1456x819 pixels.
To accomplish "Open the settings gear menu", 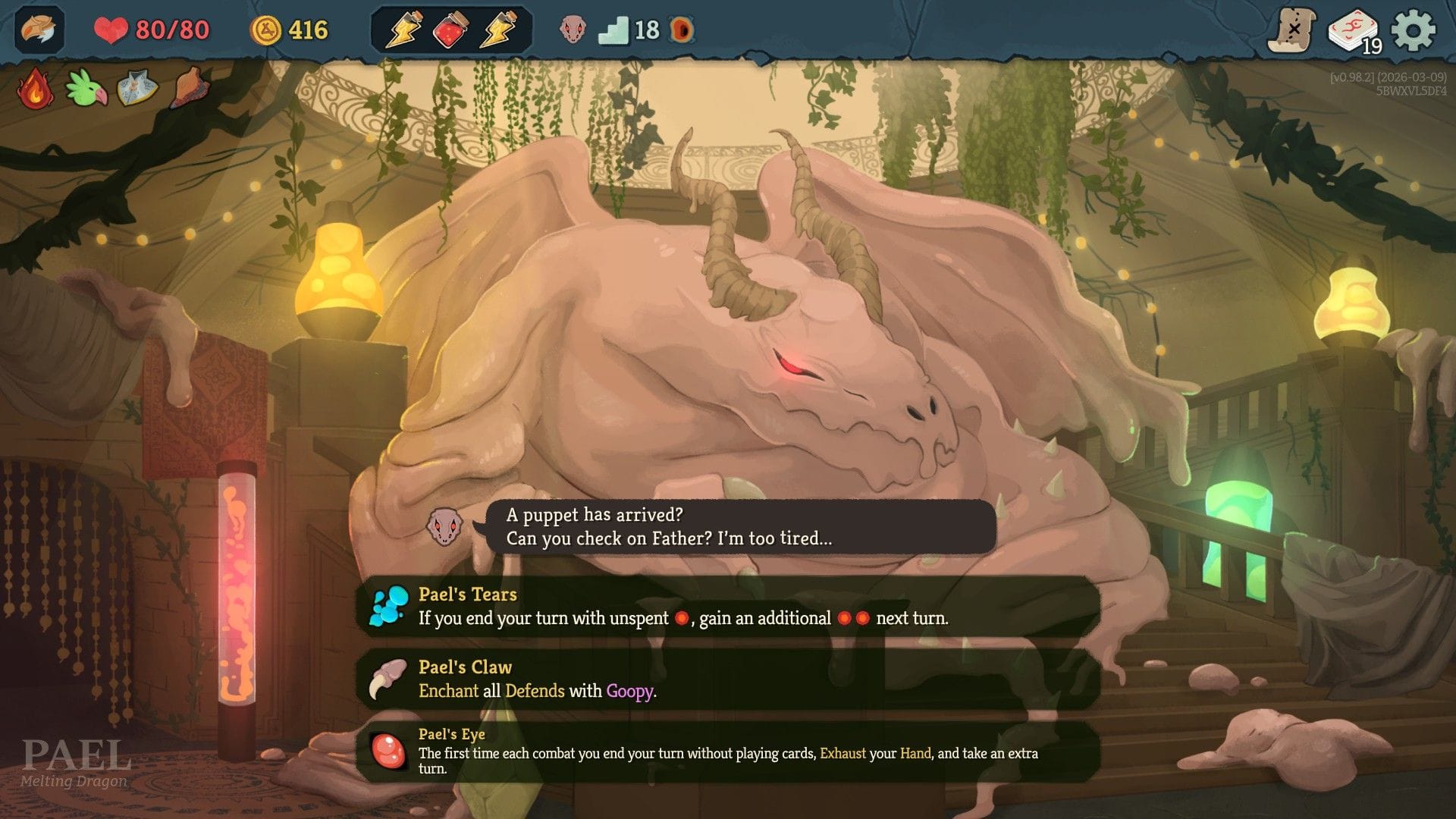I will [1413, 30].
